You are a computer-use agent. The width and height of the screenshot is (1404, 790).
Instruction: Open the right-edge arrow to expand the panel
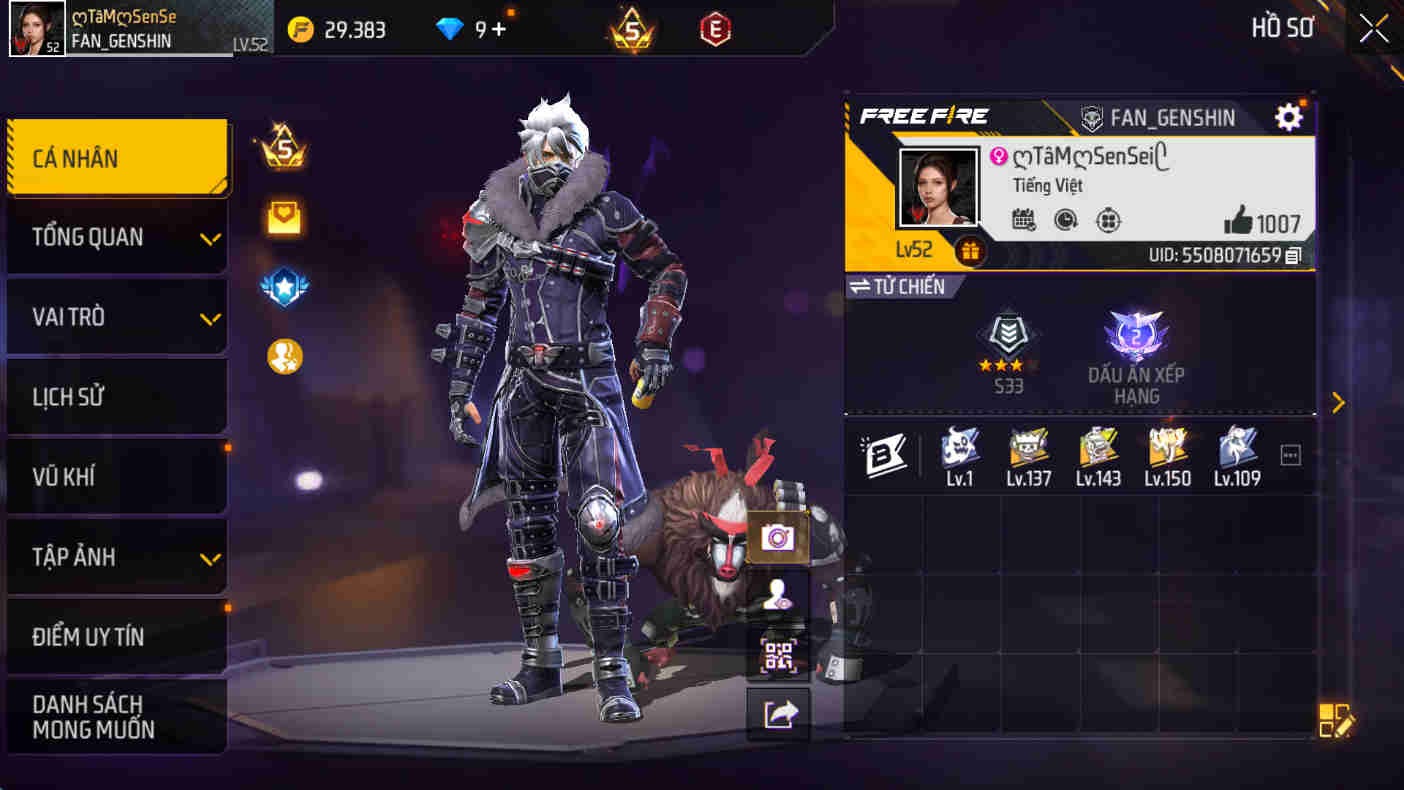click(1339, 402)
